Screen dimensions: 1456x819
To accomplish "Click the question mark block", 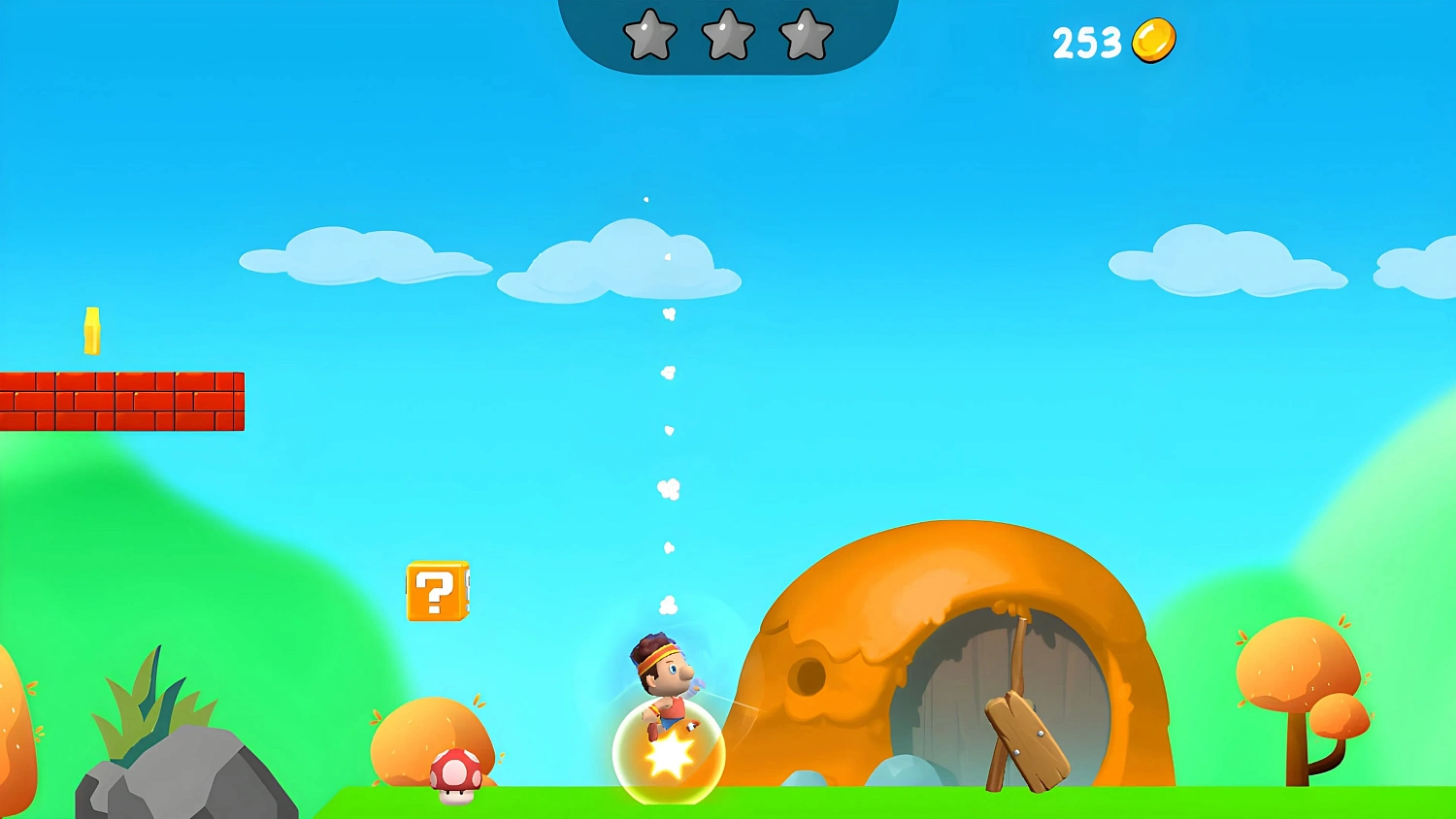I will pos(437,592).
